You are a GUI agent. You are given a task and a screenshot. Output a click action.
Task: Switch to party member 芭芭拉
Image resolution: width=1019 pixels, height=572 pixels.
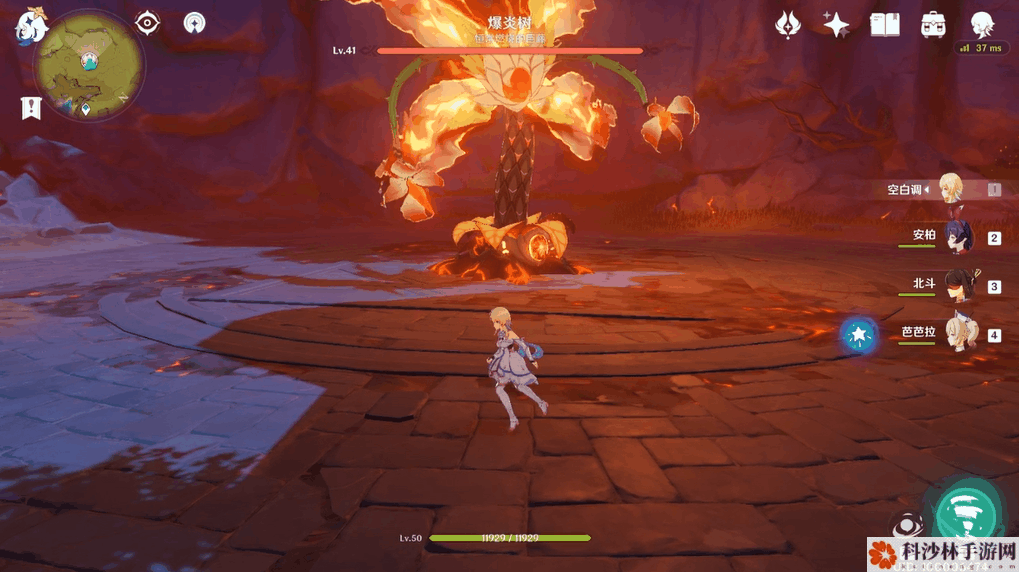(x=952, y=334)
